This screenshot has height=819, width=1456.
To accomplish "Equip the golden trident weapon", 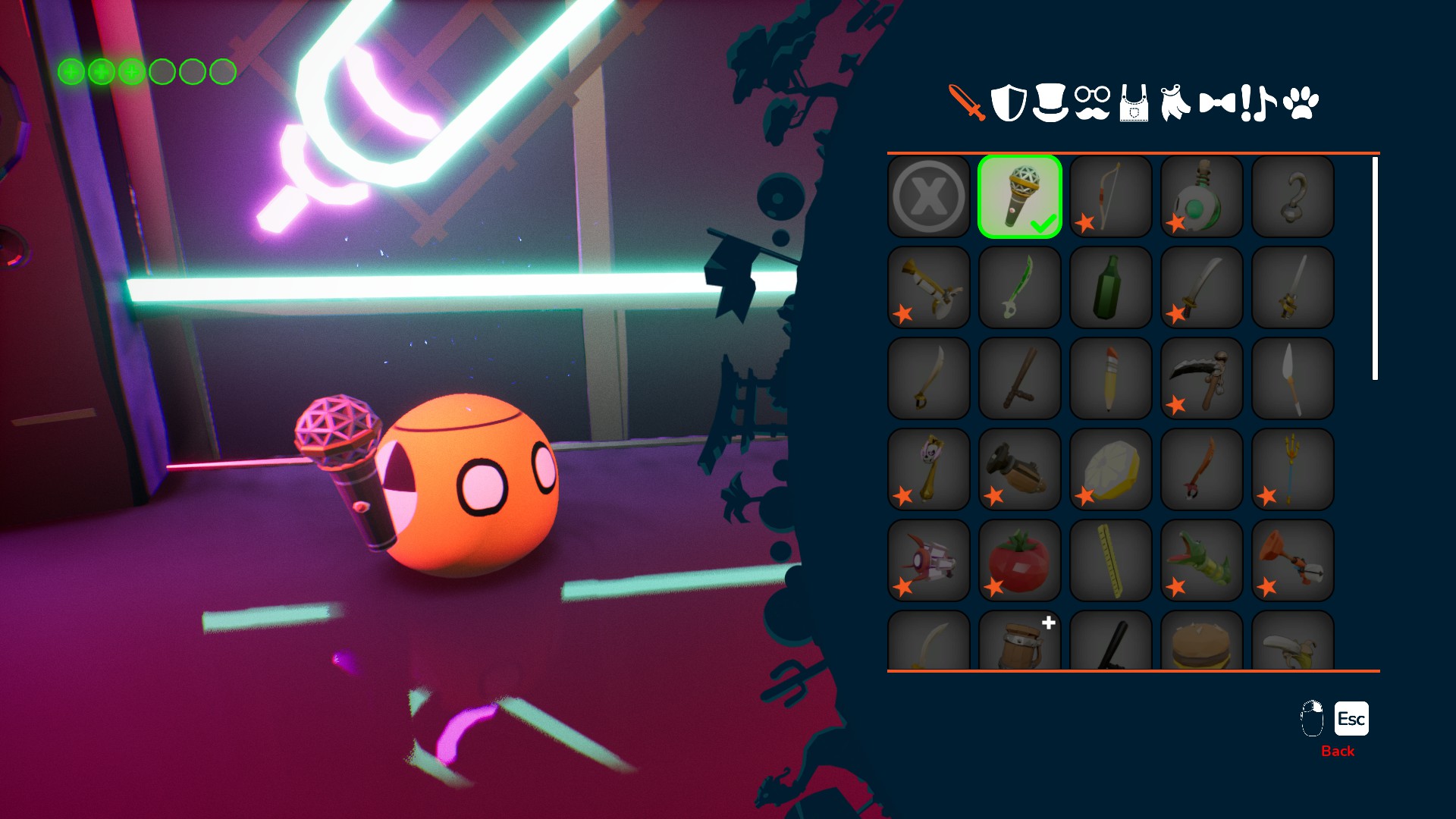I will click(1293, 469).
